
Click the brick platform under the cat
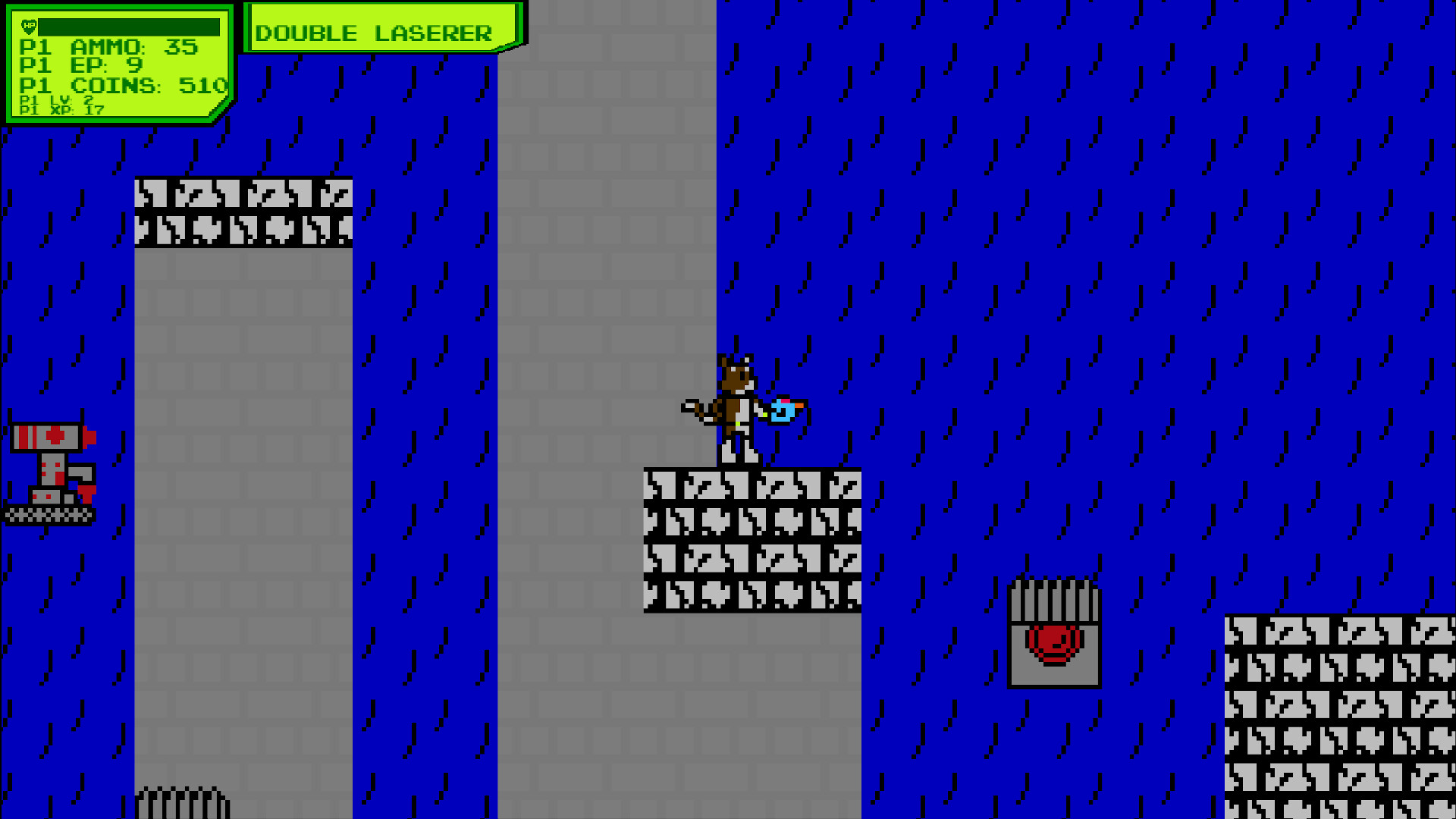coord(755,538)
